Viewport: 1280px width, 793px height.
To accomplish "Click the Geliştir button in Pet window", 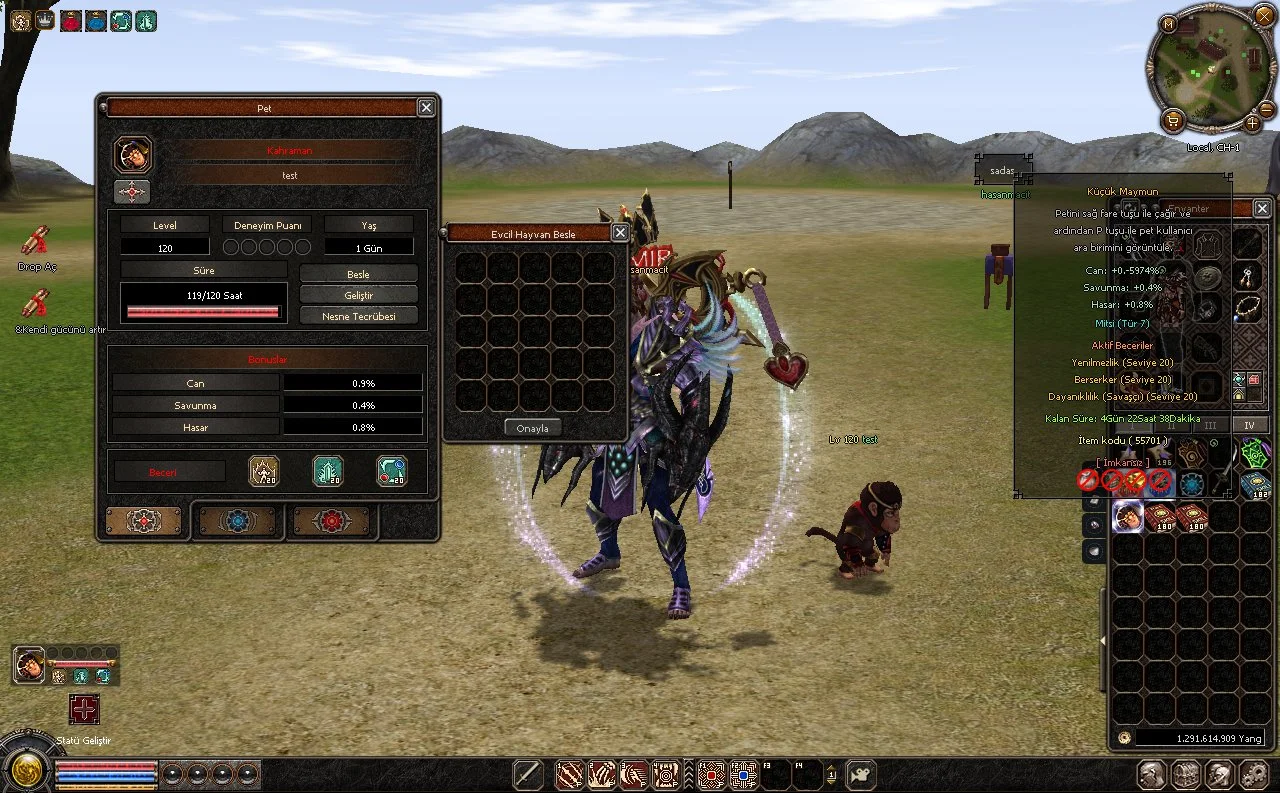I will [359, 295].
